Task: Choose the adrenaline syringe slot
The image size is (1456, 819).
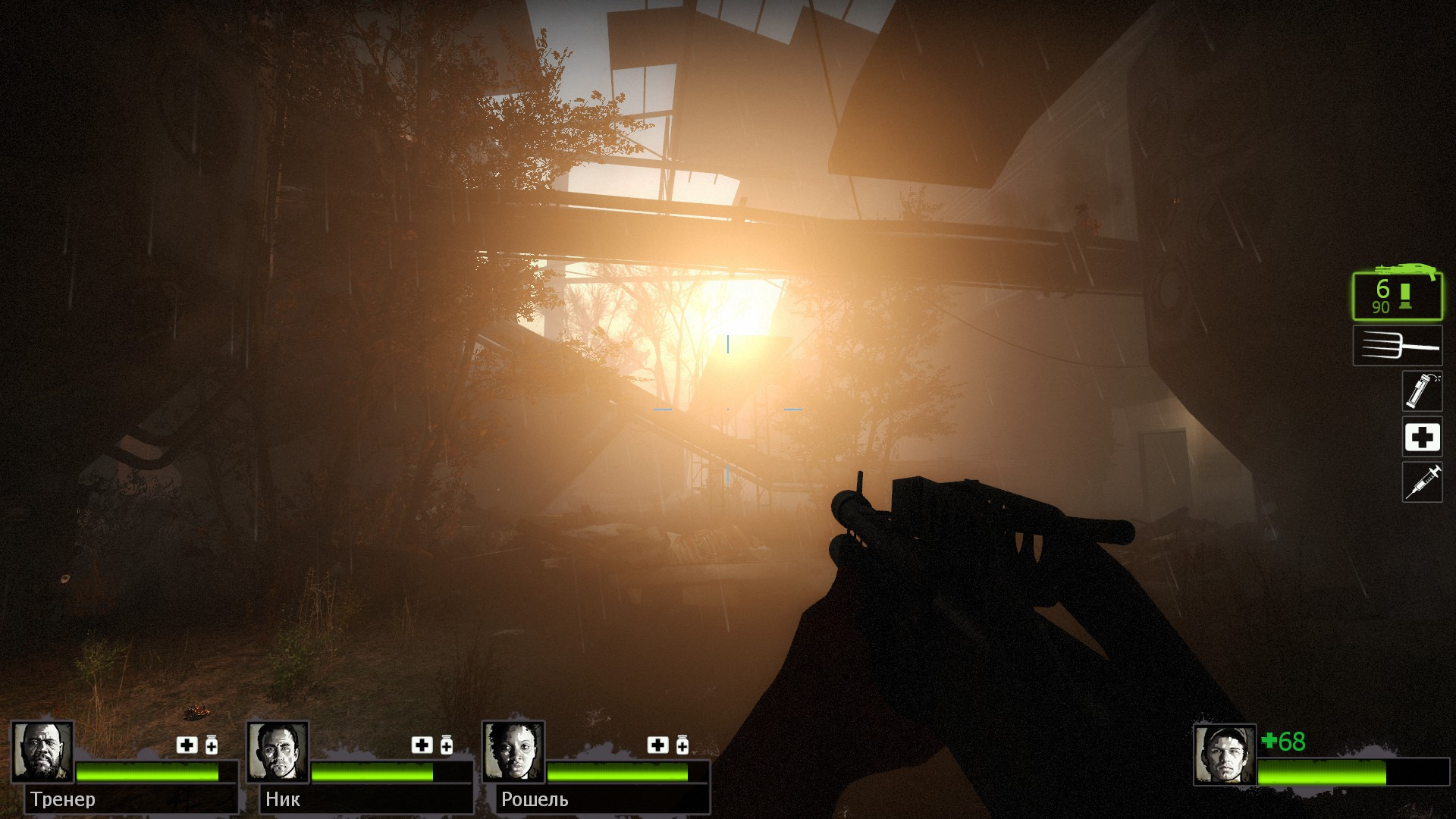Action: point(1421,482)
